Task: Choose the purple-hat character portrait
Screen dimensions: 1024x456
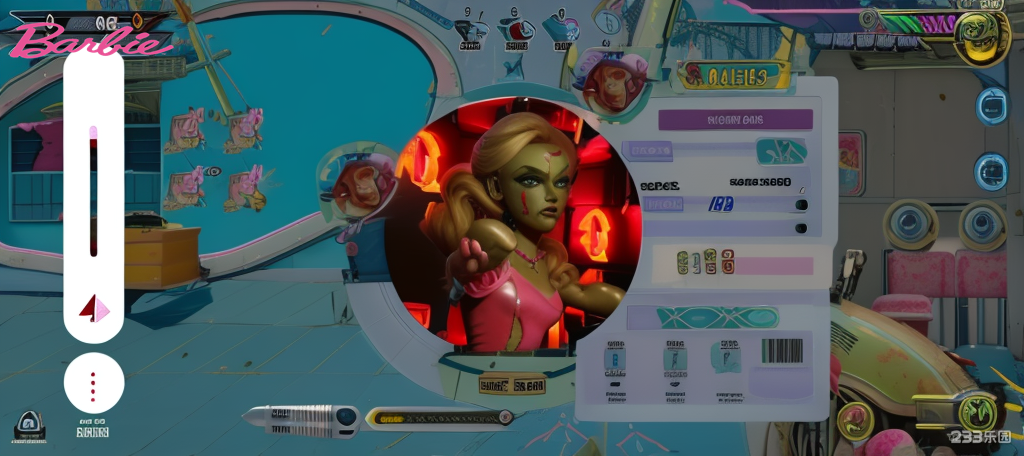Action: (x=610, y=80)
